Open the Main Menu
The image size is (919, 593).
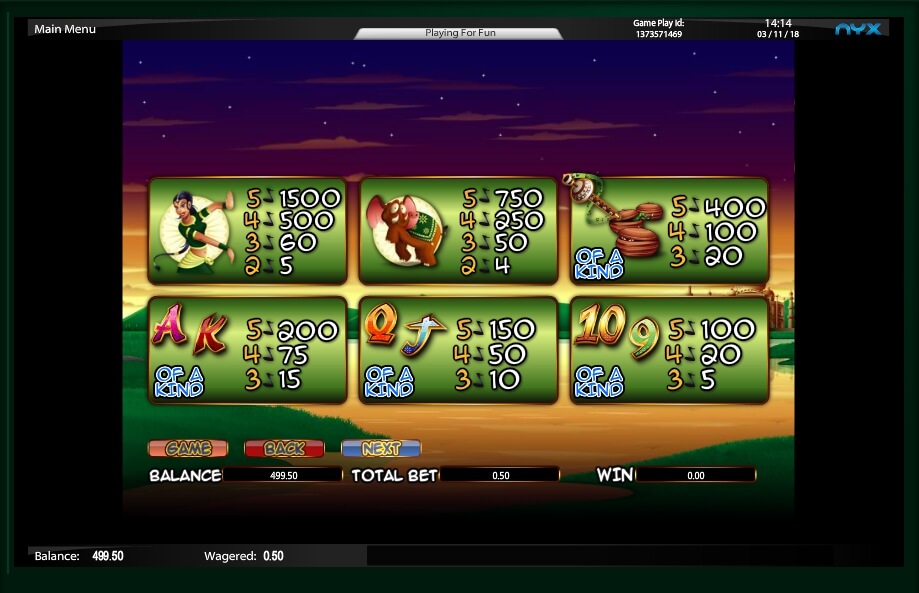(x=65, y=29)
